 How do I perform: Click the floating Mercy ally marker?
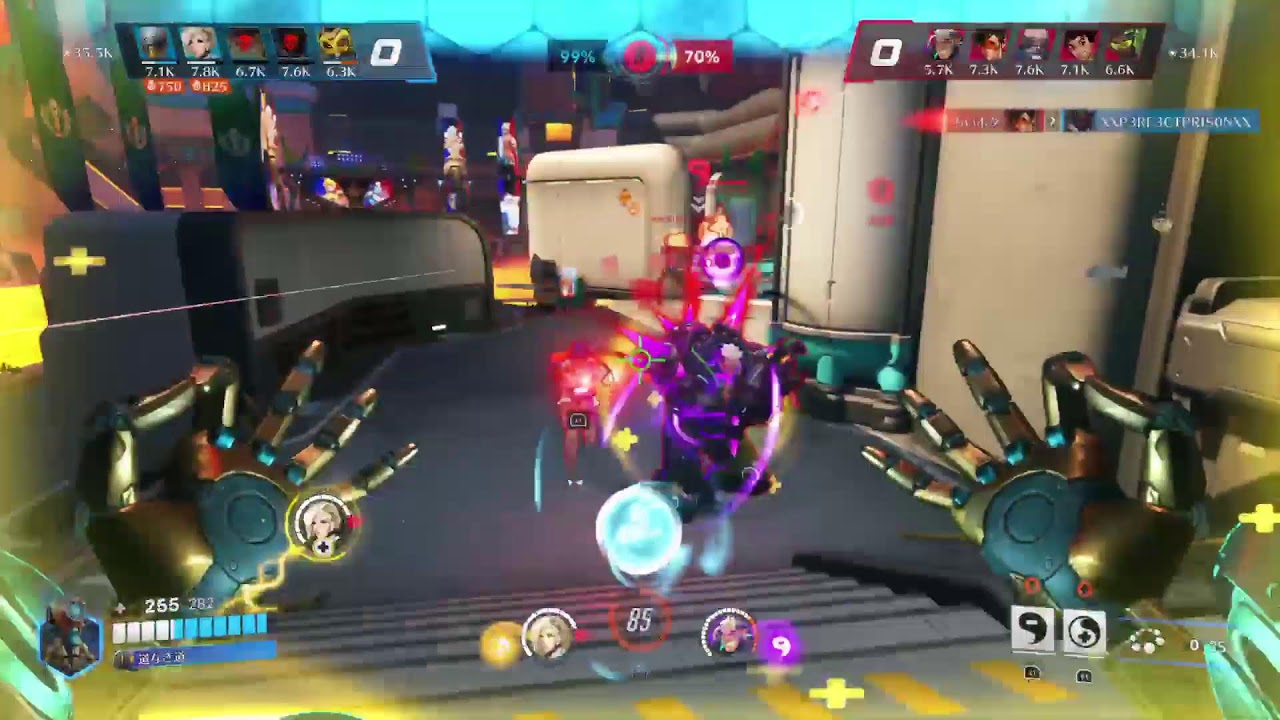pyautogui.click(x=323, y=523)
